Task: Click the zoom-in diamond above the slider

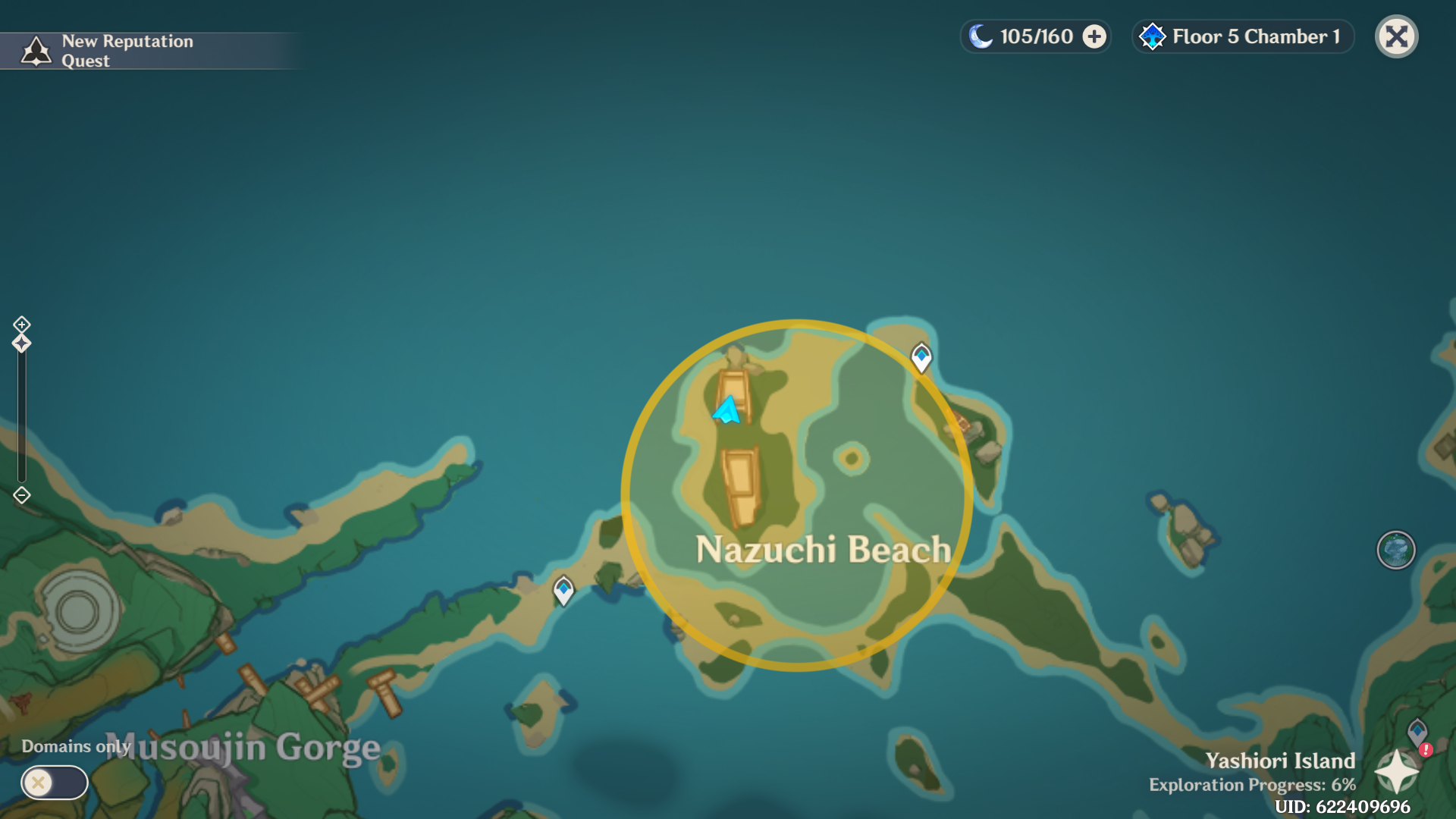Action: [20, 325]
